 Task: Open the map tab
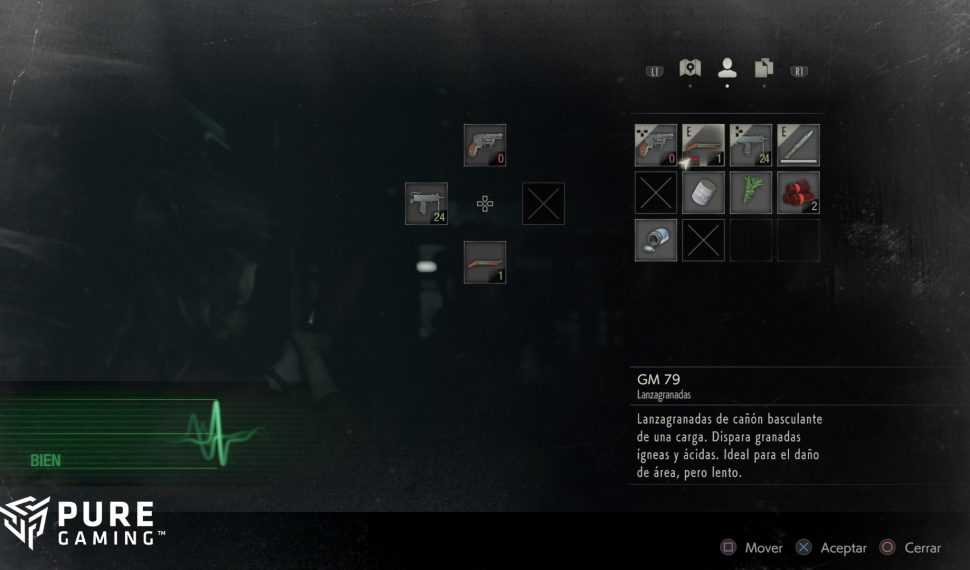(689, 68)
